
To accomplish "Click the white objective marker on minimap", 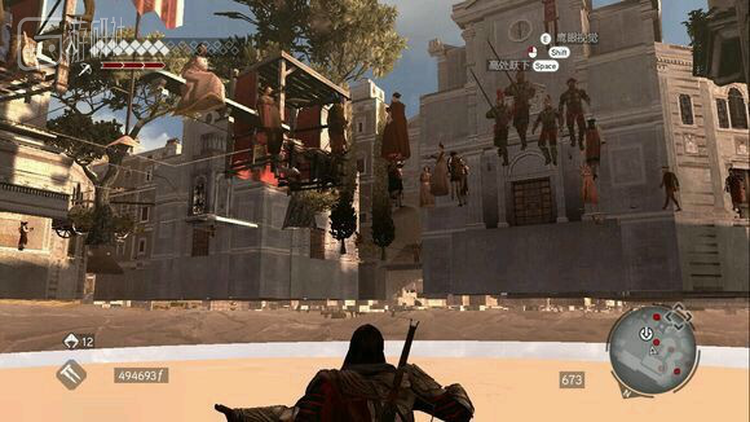I will coord(646,333).
